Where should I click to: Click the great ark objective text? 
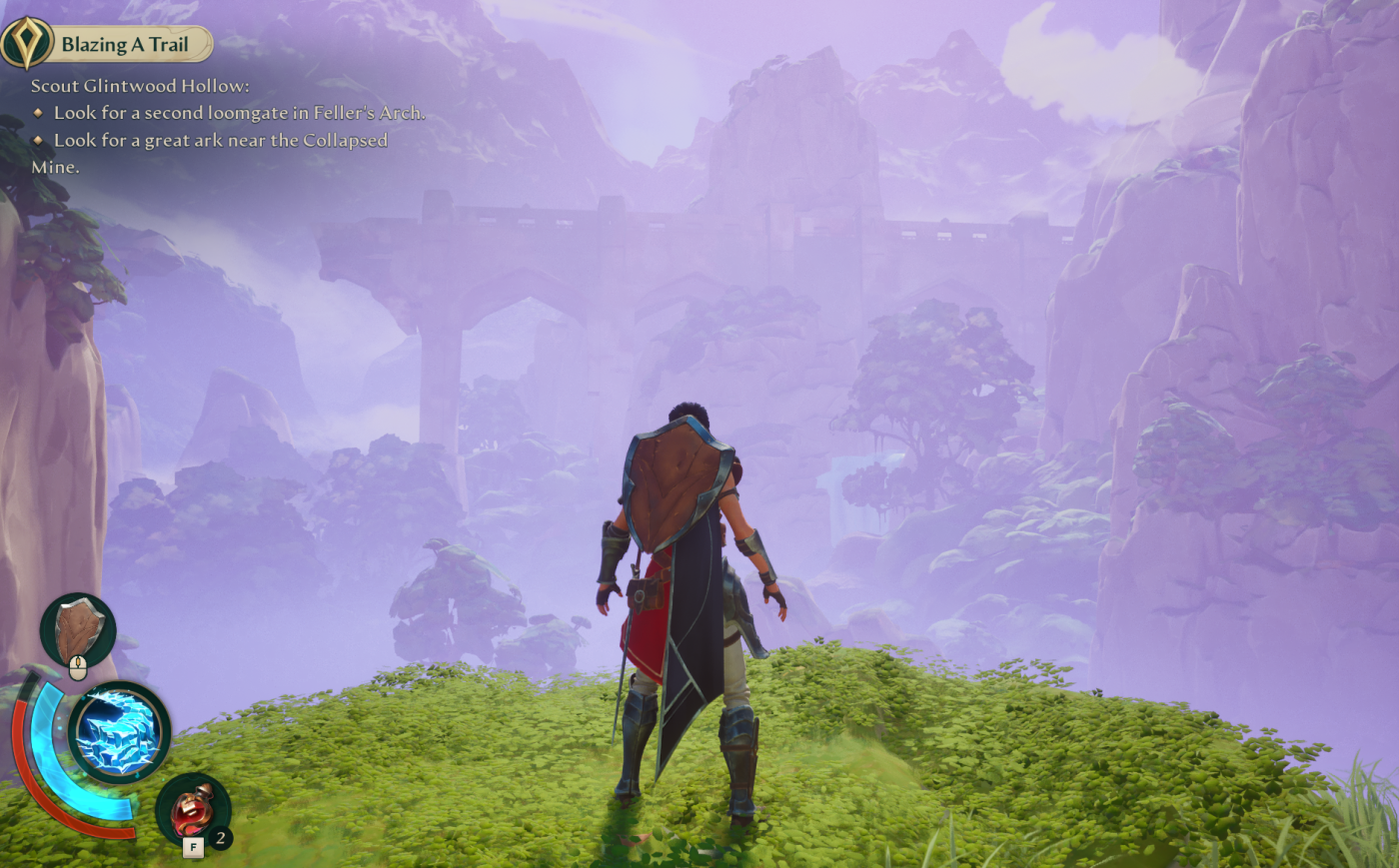(222, 141)
